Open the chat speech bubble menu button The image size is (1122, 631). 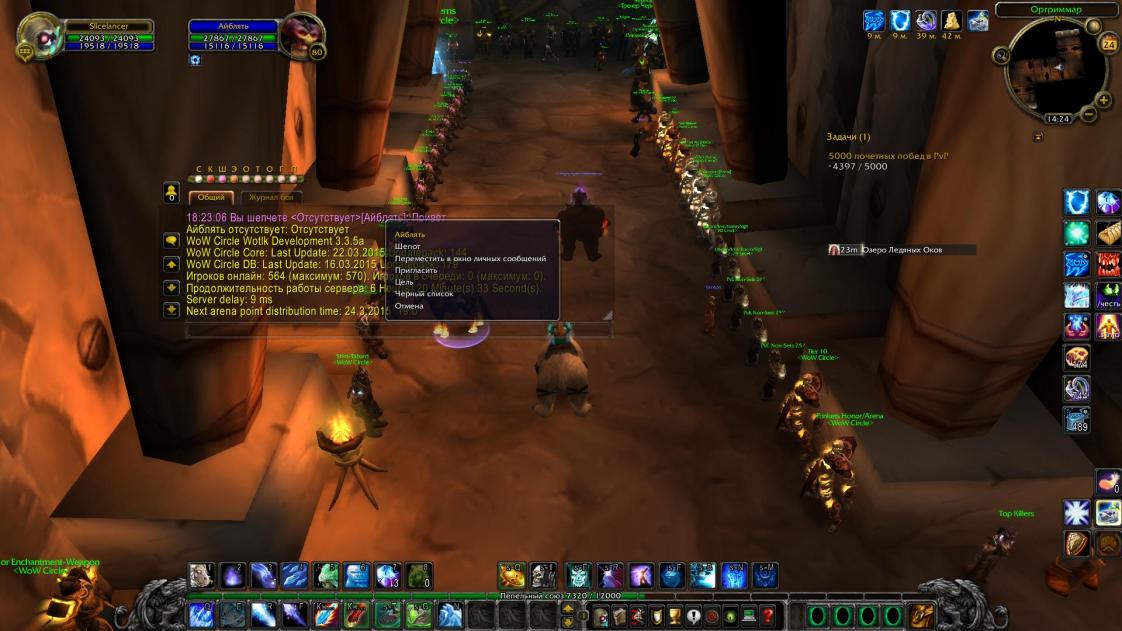tap(172, 240)
